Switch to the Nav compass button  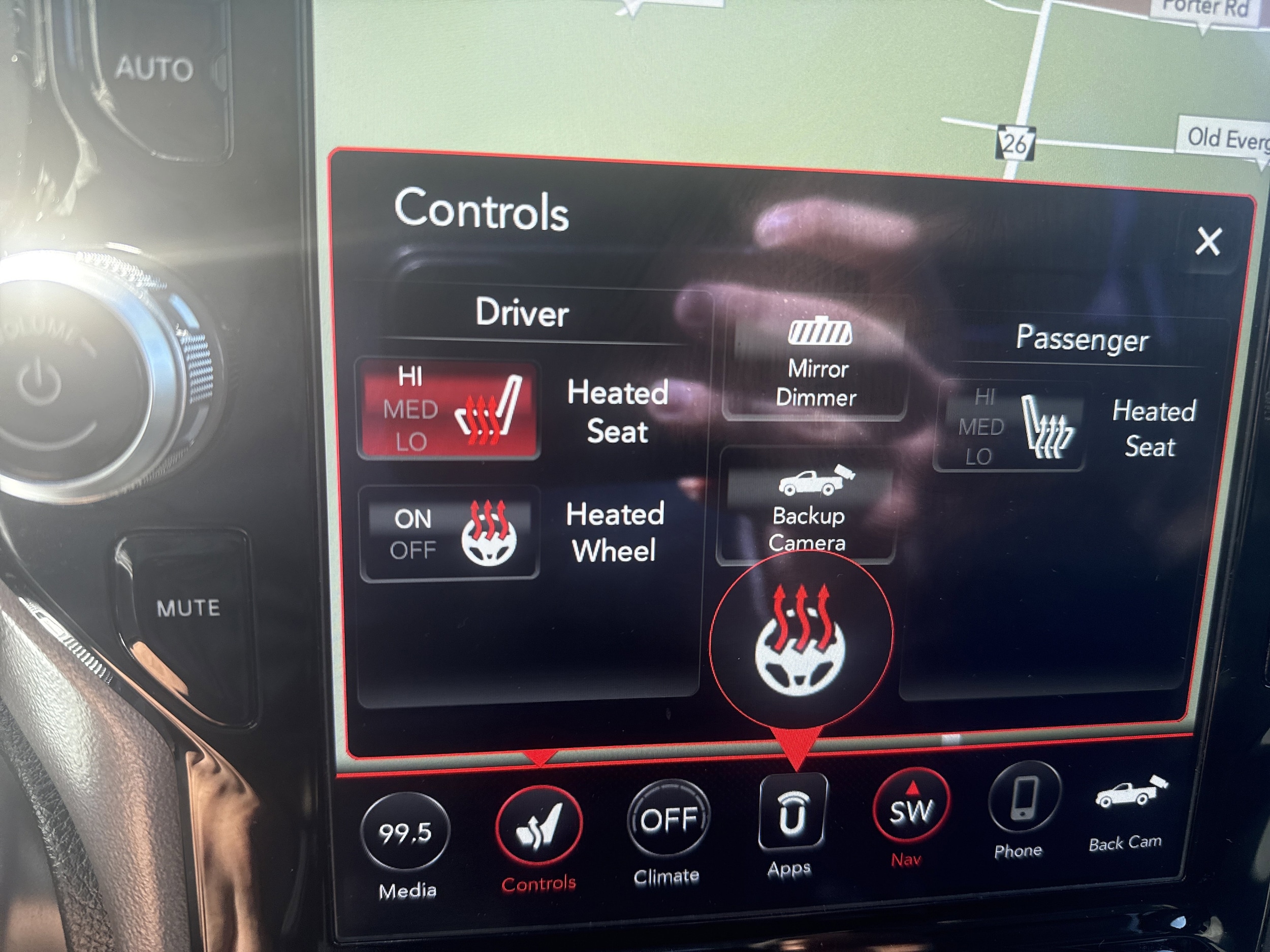point(910,808)
